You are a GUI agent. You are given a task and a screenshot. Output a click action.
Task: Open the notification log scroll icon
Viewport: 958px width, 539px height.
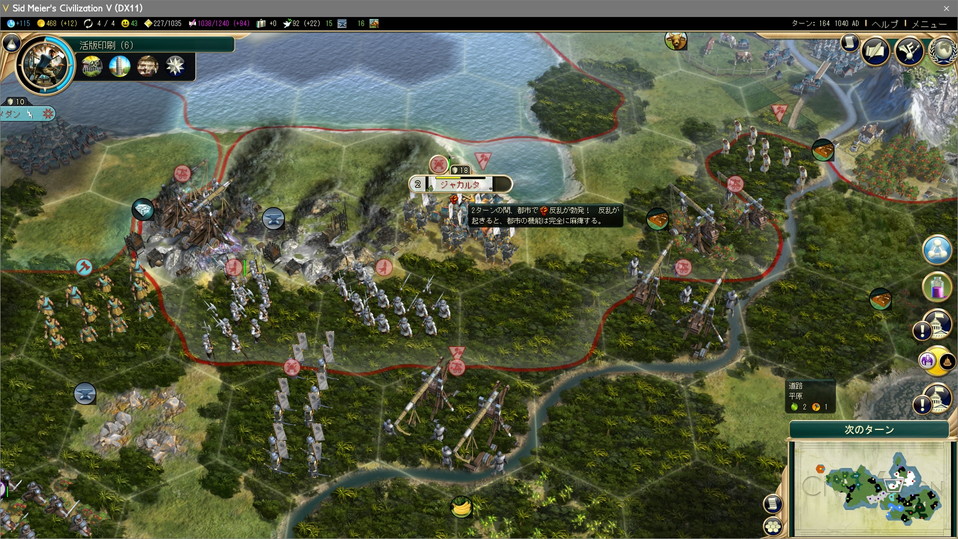click(849, 43)
